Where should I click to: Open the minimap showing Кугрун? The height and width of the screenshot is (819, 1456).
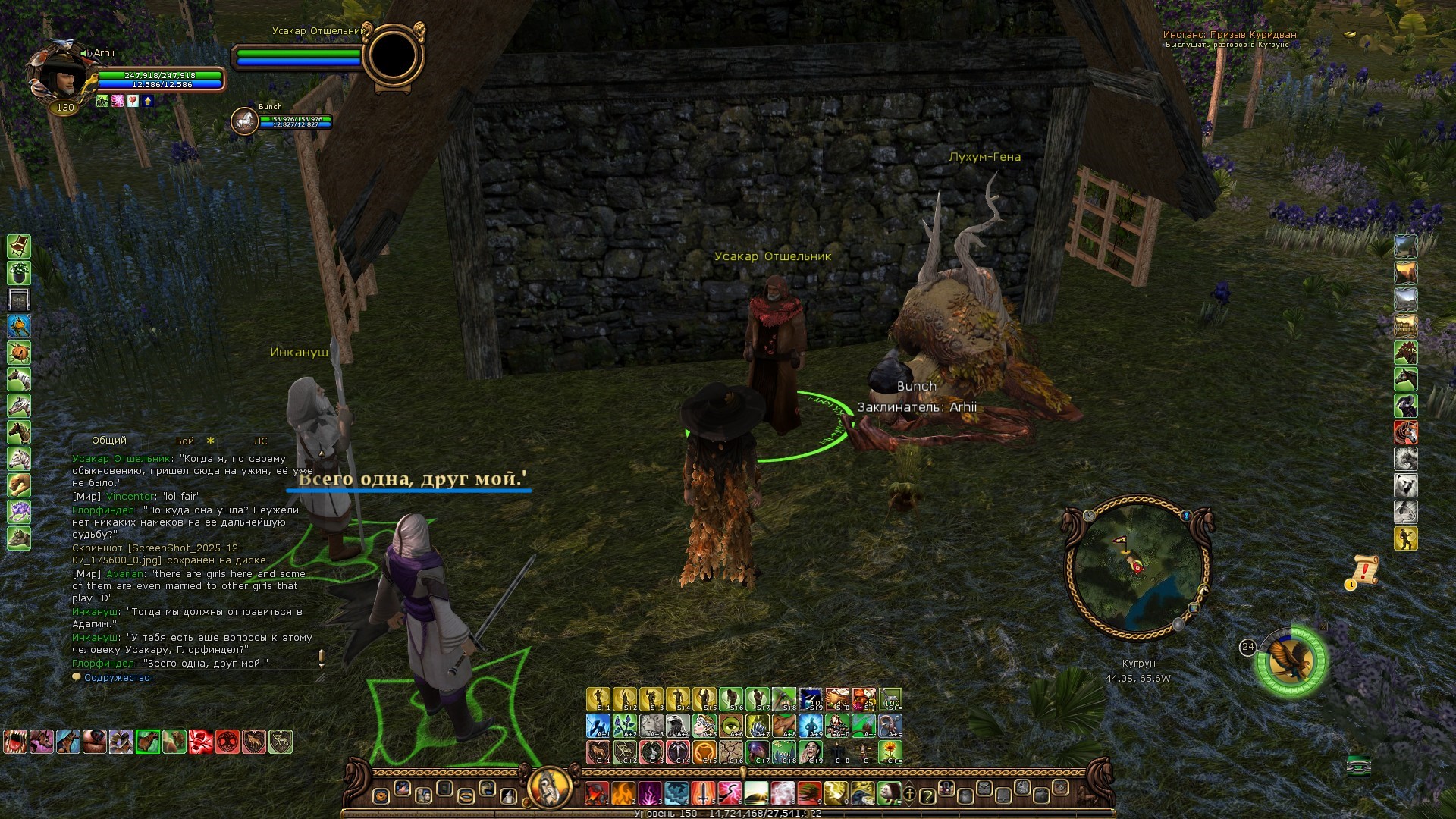1137,567
